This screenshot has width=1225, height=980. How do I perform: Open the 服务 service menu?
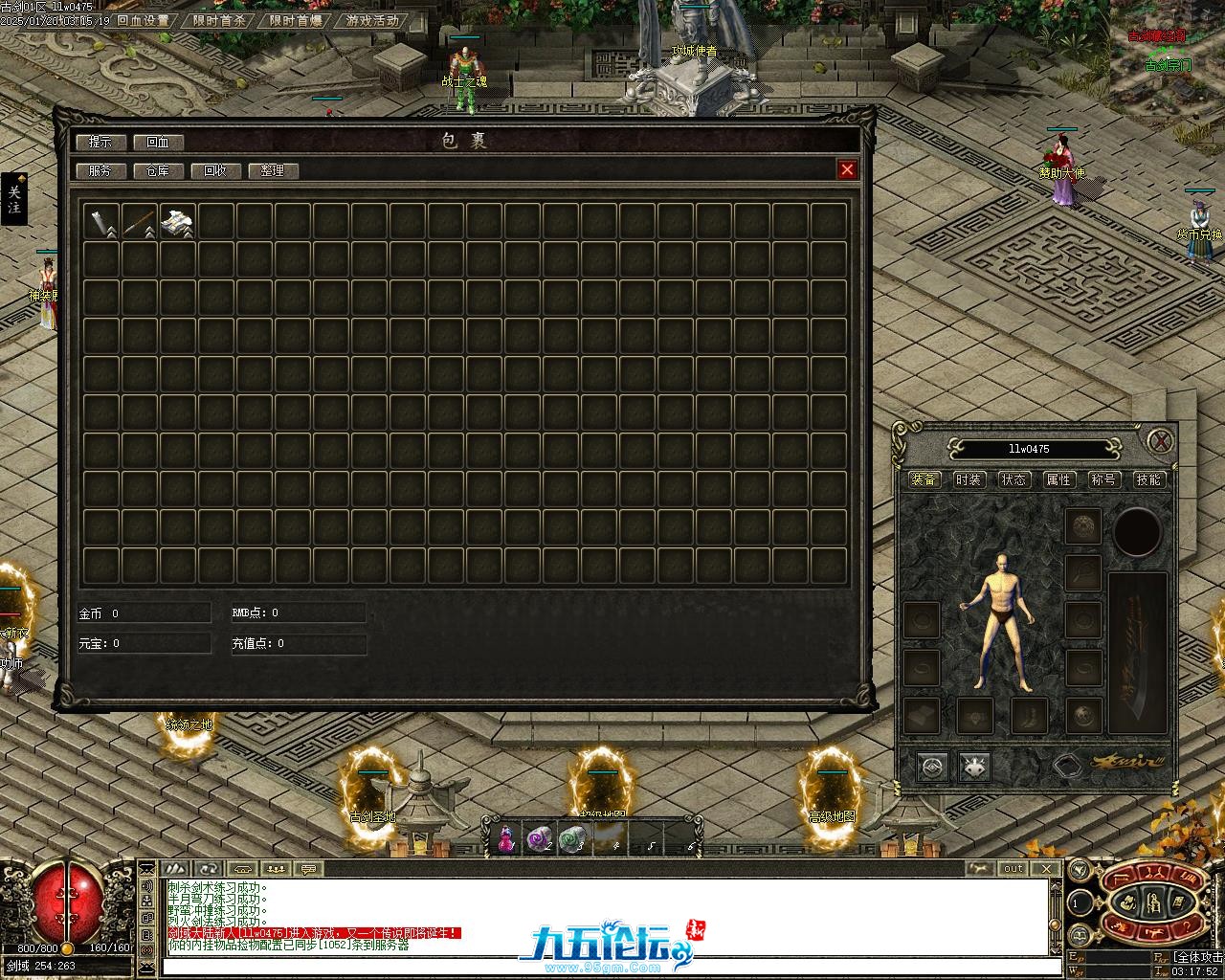tap(100, 170)
